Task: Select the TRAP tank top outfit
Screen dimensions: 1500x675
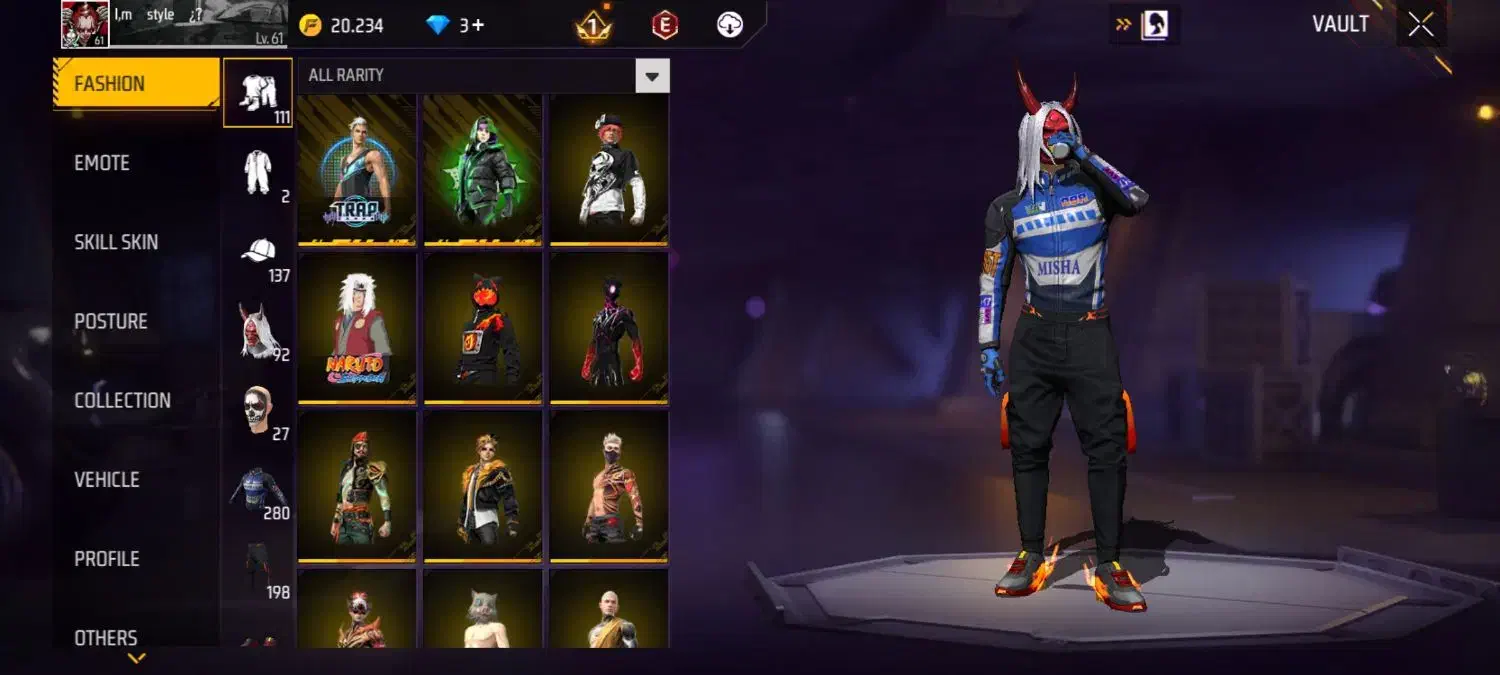Action: (357, 169)
